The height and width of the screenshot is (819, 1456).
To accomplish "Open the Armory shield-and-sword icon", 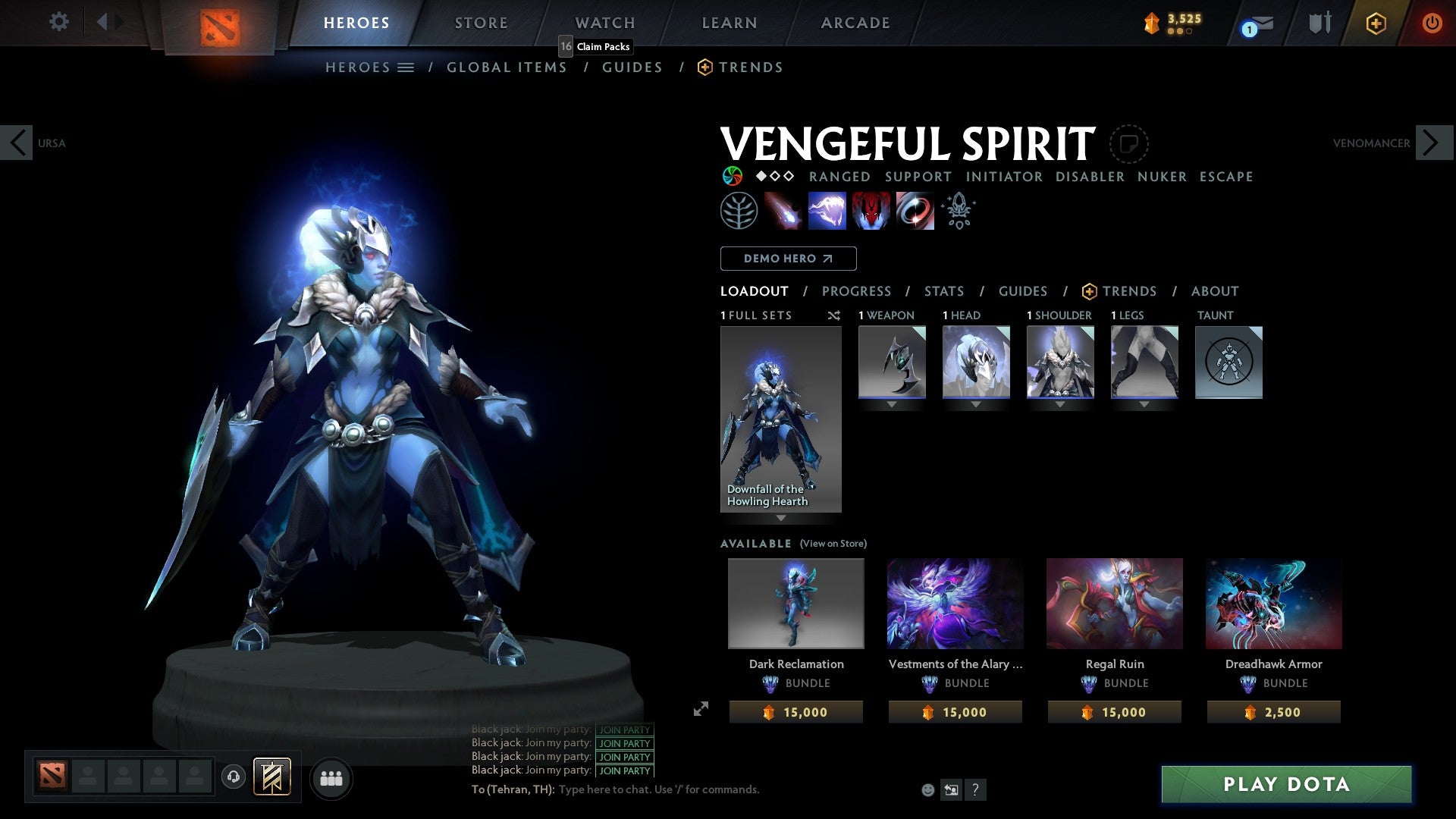I will coord(1319,23).
